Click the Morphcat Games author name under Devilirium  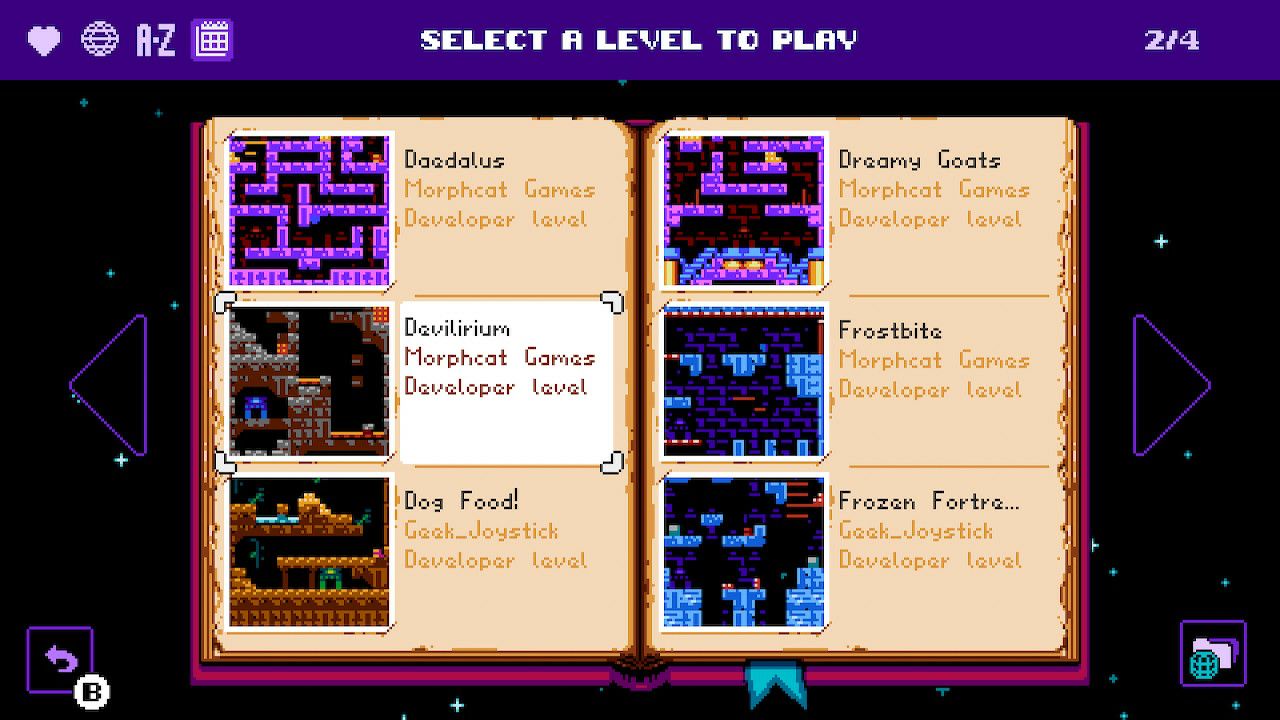point(499,357)
